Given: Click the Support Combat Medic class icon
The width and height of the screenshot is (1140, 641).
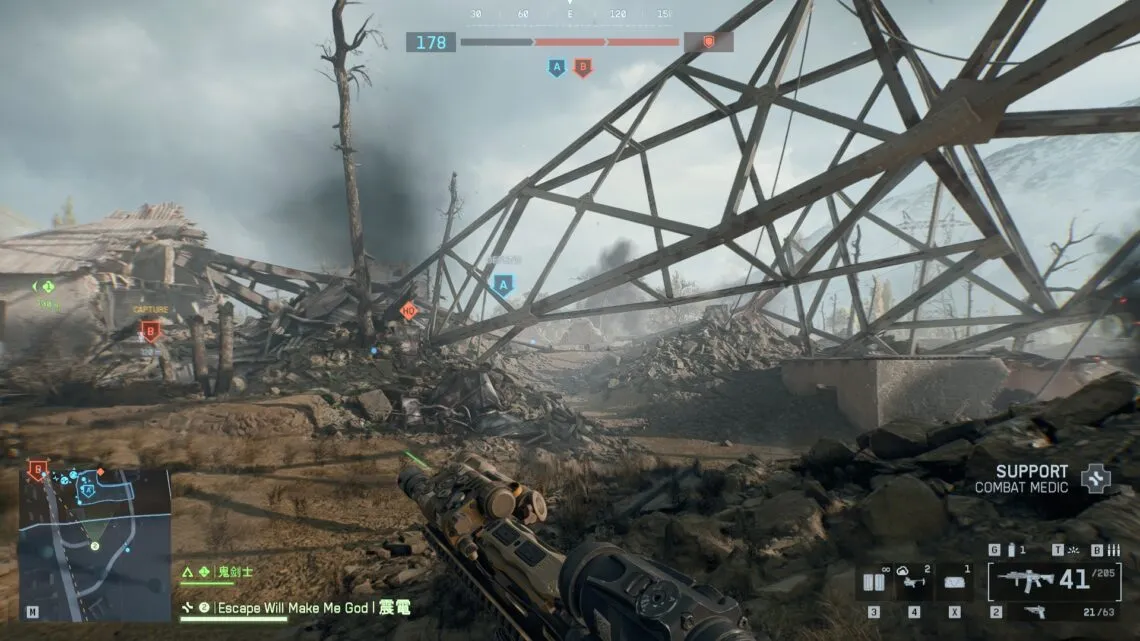Looking at the screenshot, I should click(1096, 478).
